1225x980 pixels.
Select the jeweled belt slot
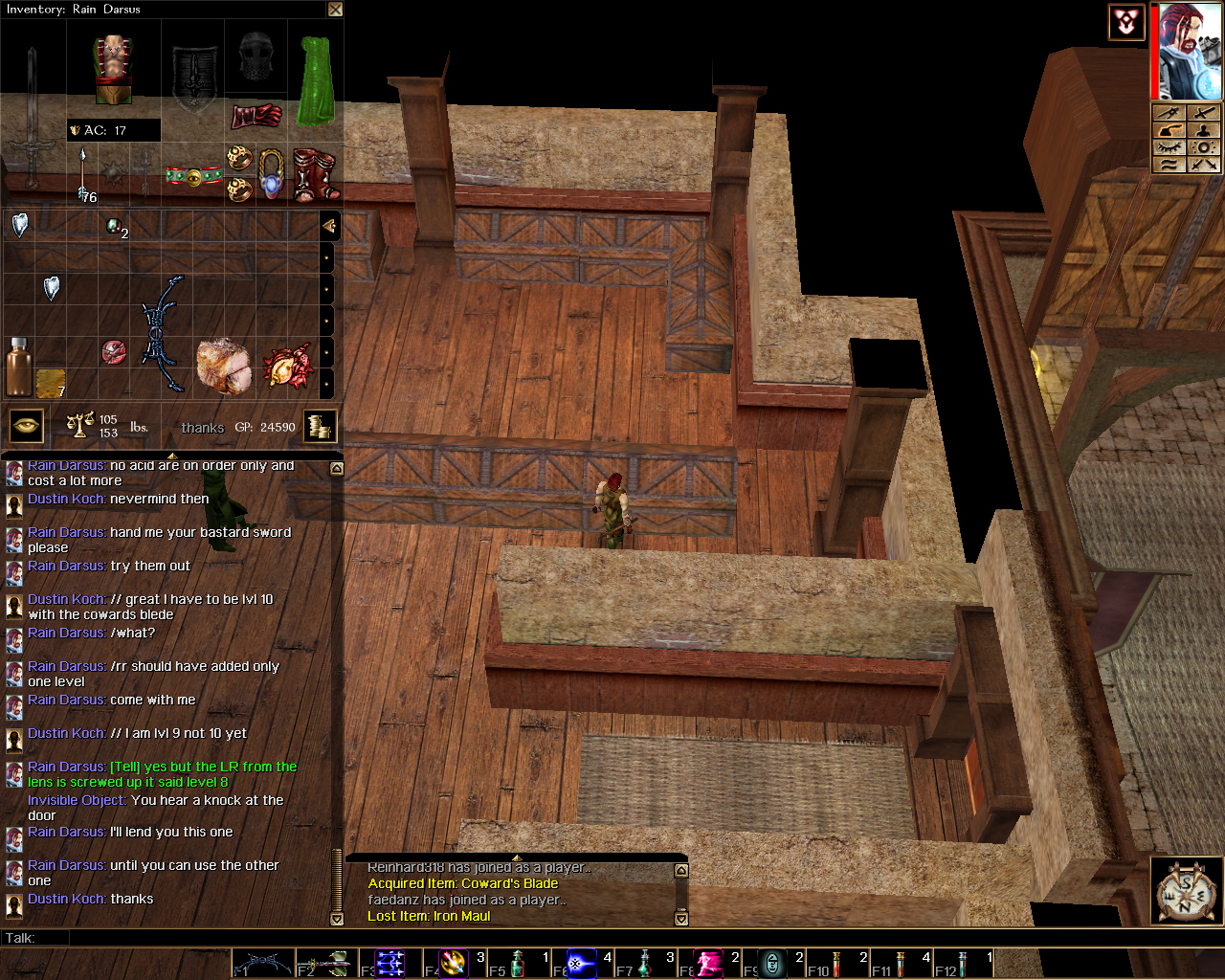point(193,177)
